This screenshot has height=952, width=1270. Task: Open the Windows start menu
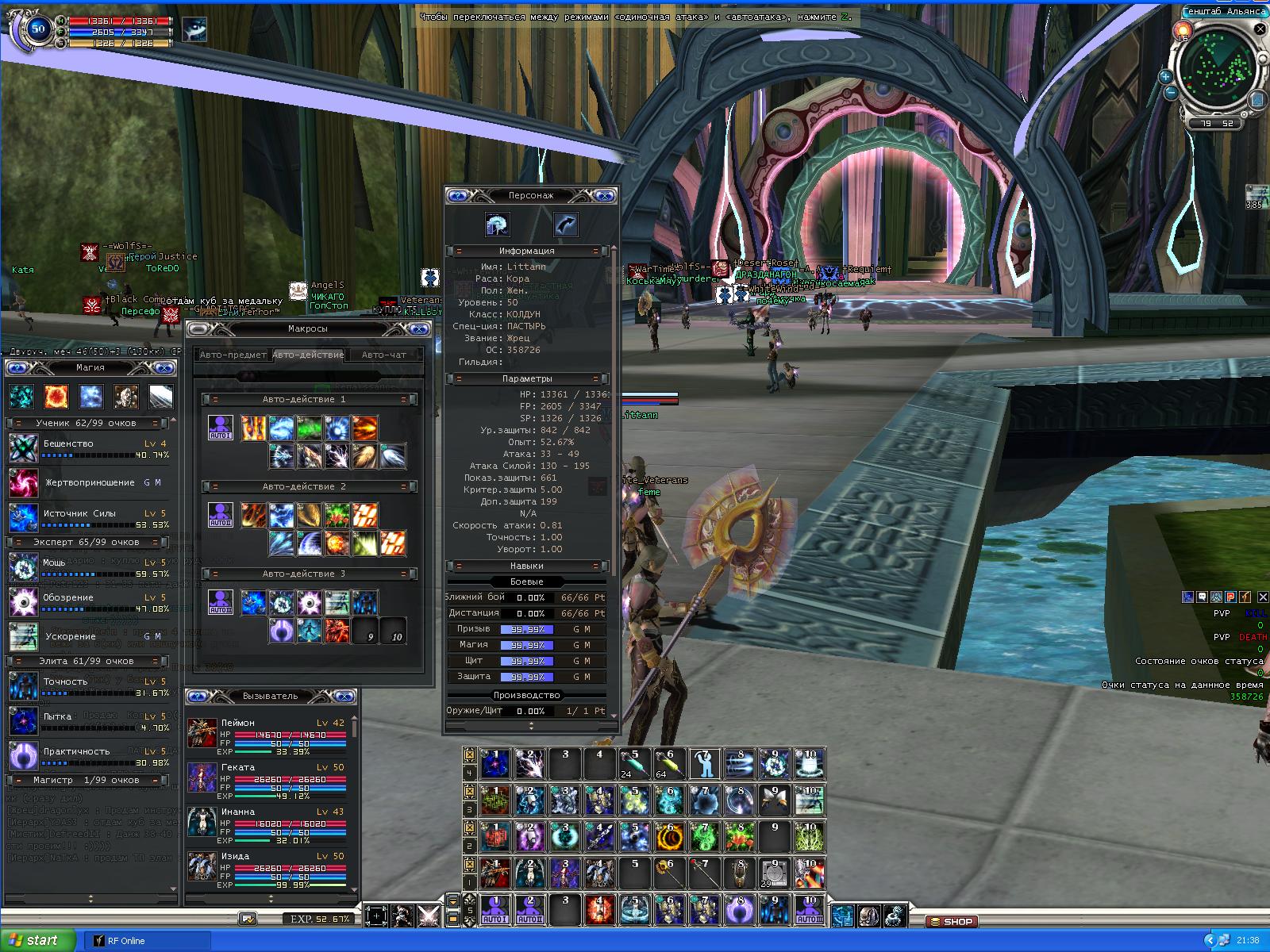click(x=36, y=940)
